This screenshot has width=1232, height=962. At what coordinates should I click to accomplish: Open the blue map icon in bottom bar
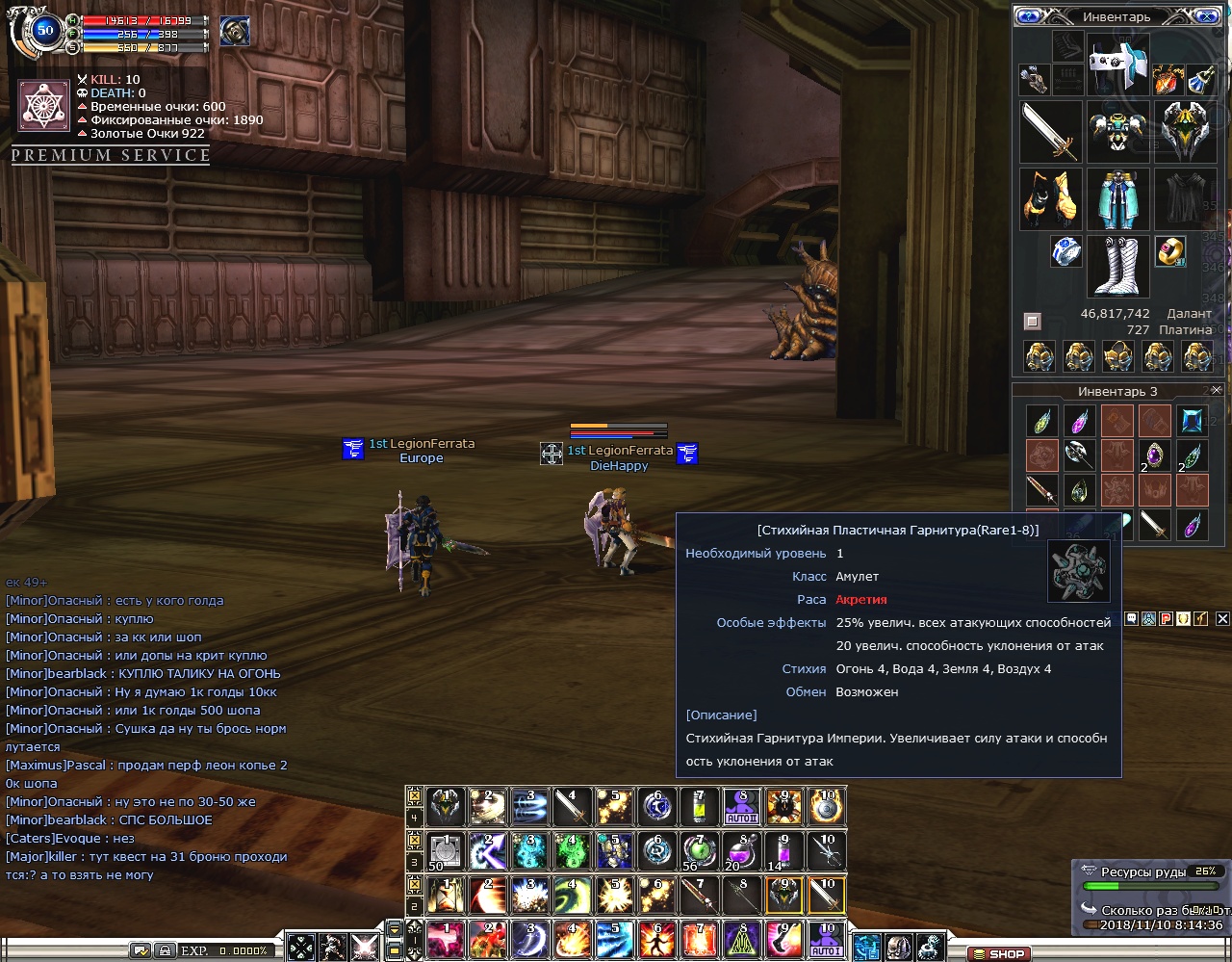click(865, 947)
